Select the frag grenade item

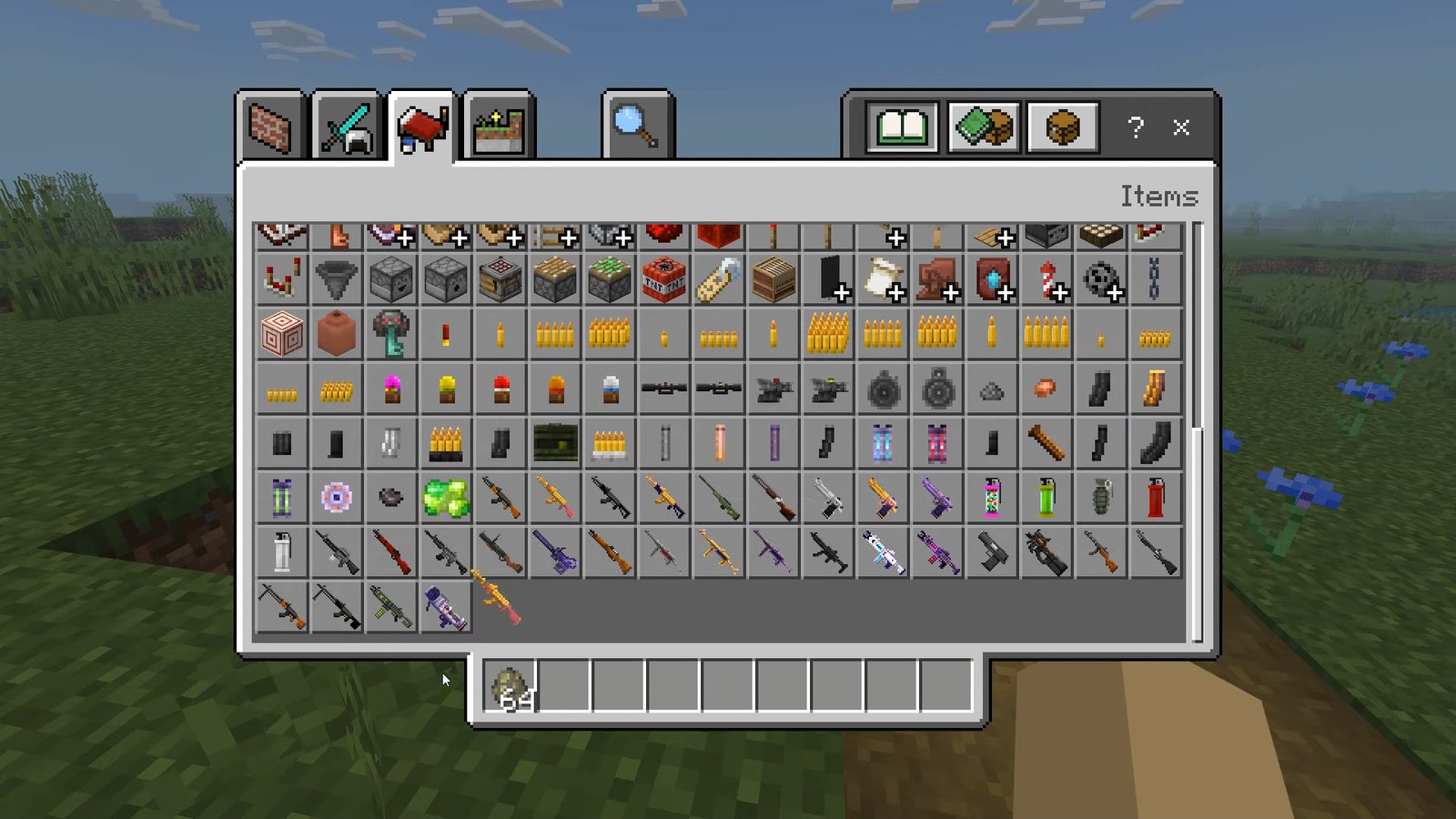click(1101, 498)
